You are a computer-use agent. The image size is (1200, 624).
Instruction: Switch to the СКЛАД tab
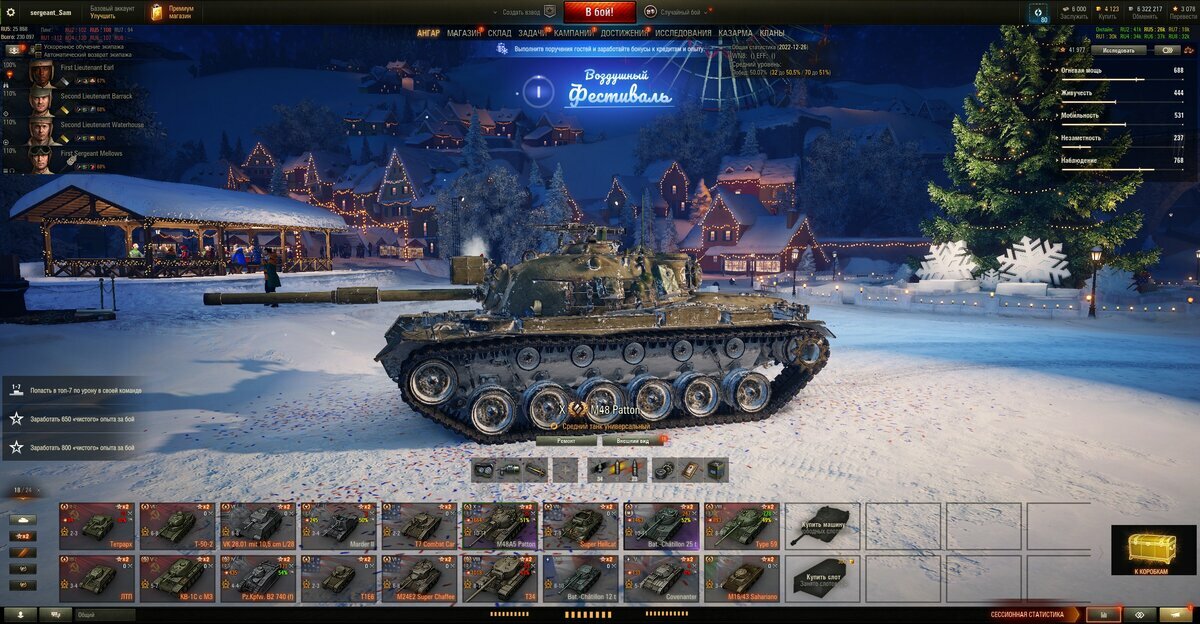point(500,33)
